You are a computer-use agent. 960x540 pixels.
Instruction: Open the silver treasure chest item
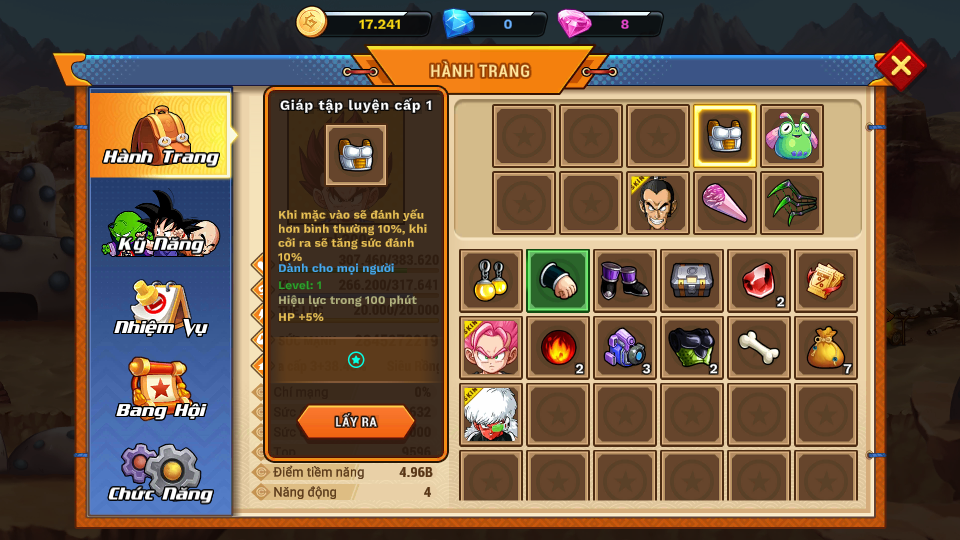692,281
